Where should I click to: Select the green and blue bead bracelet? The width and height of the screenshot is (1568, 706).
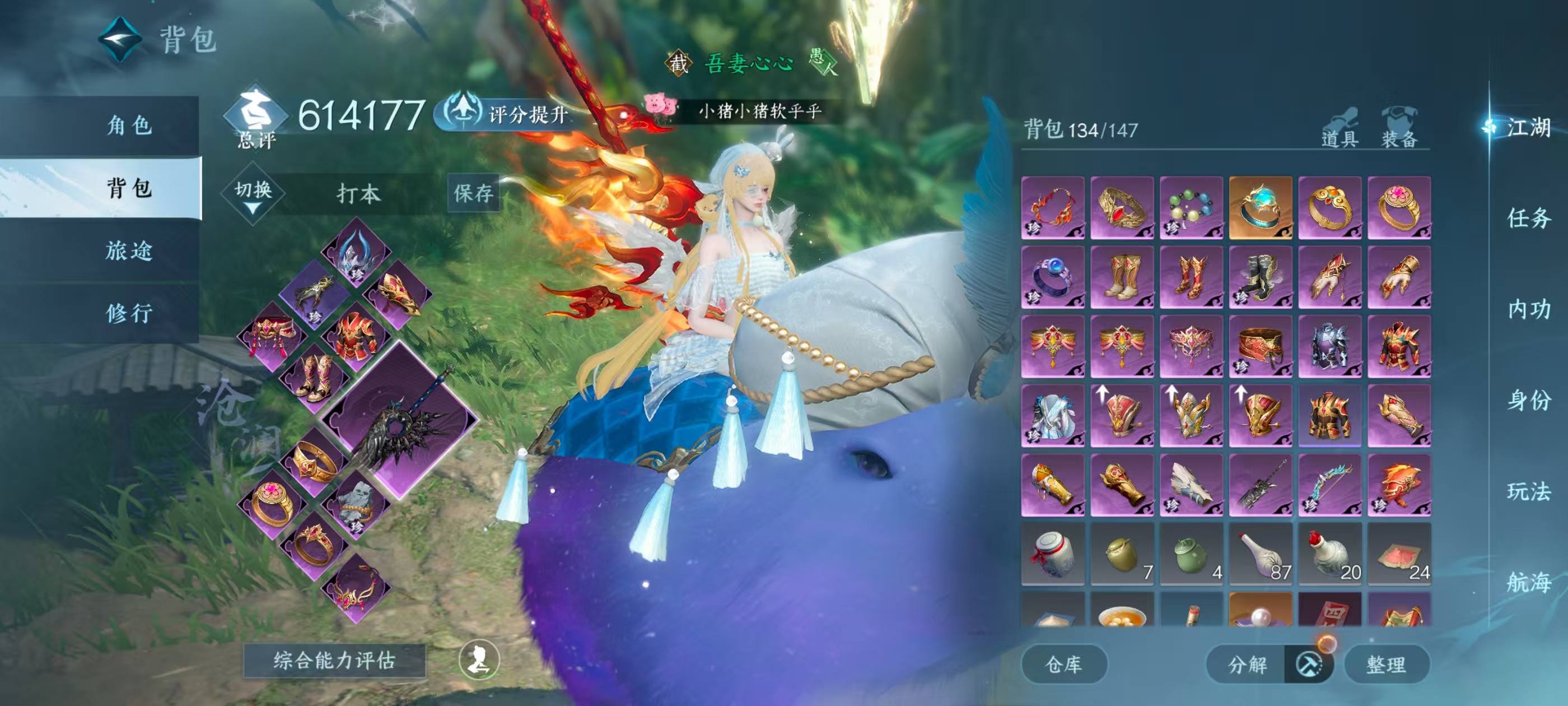[1191, 208]
